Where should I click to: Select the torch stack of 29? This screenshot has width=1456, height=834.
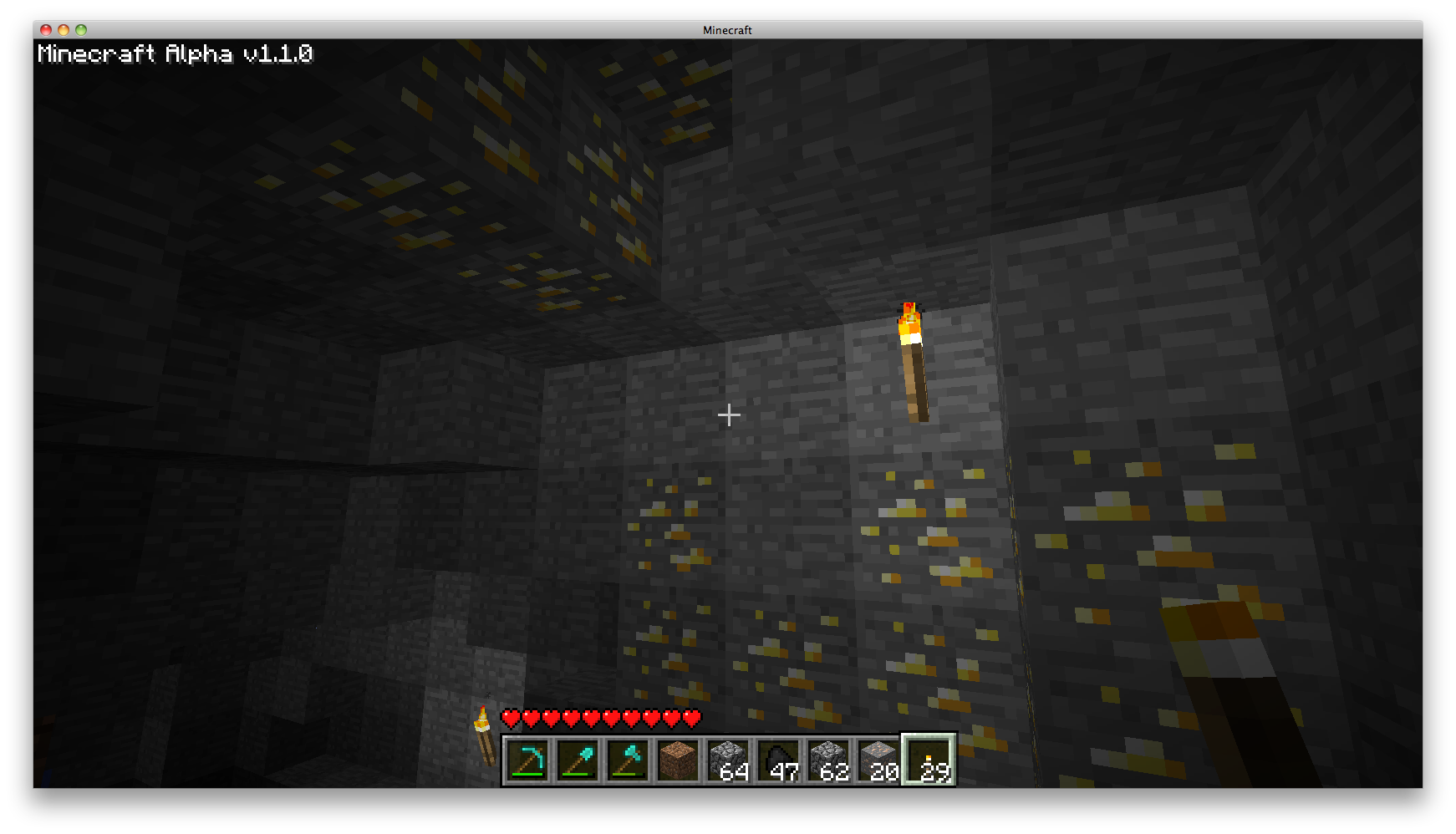pyautogui.click(x=929, y=760)
